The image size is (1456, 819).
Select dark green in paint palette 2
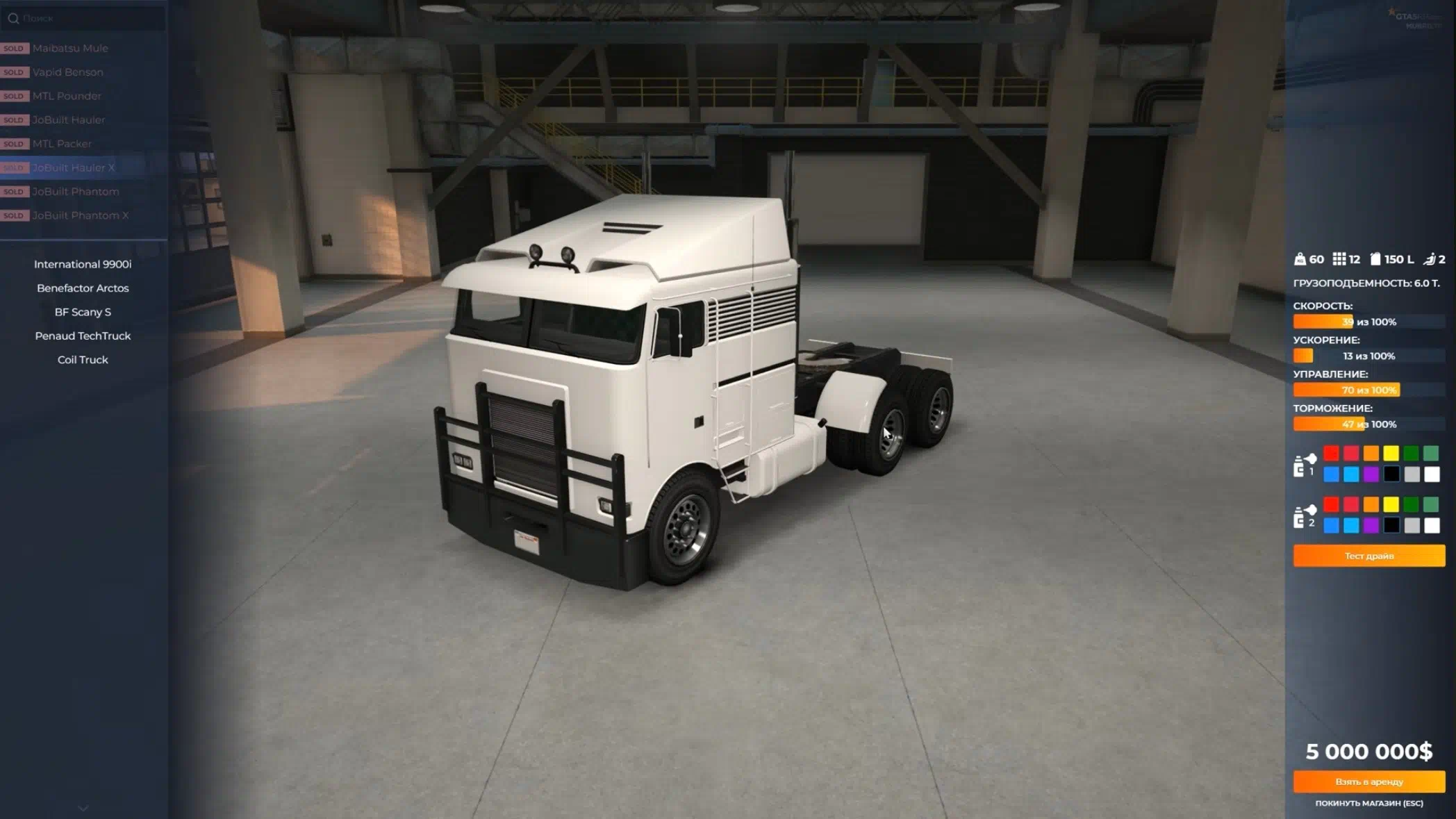pos(1411,504)
